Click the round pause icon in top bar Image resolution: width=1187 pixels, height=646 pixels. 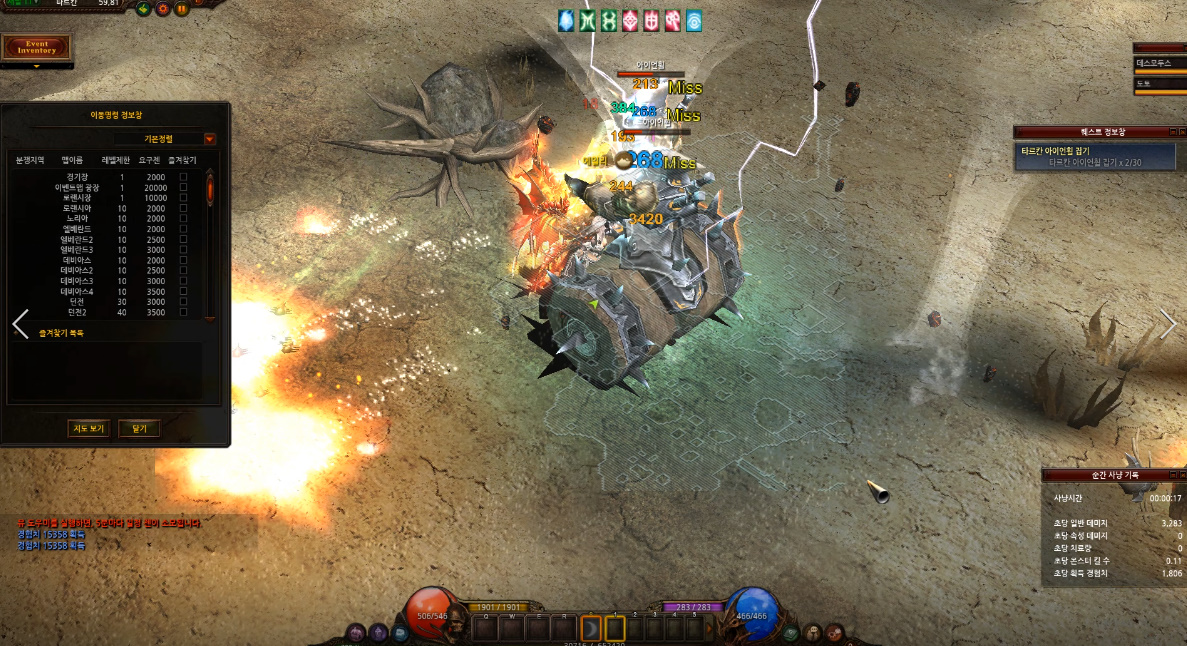point(182,9)
